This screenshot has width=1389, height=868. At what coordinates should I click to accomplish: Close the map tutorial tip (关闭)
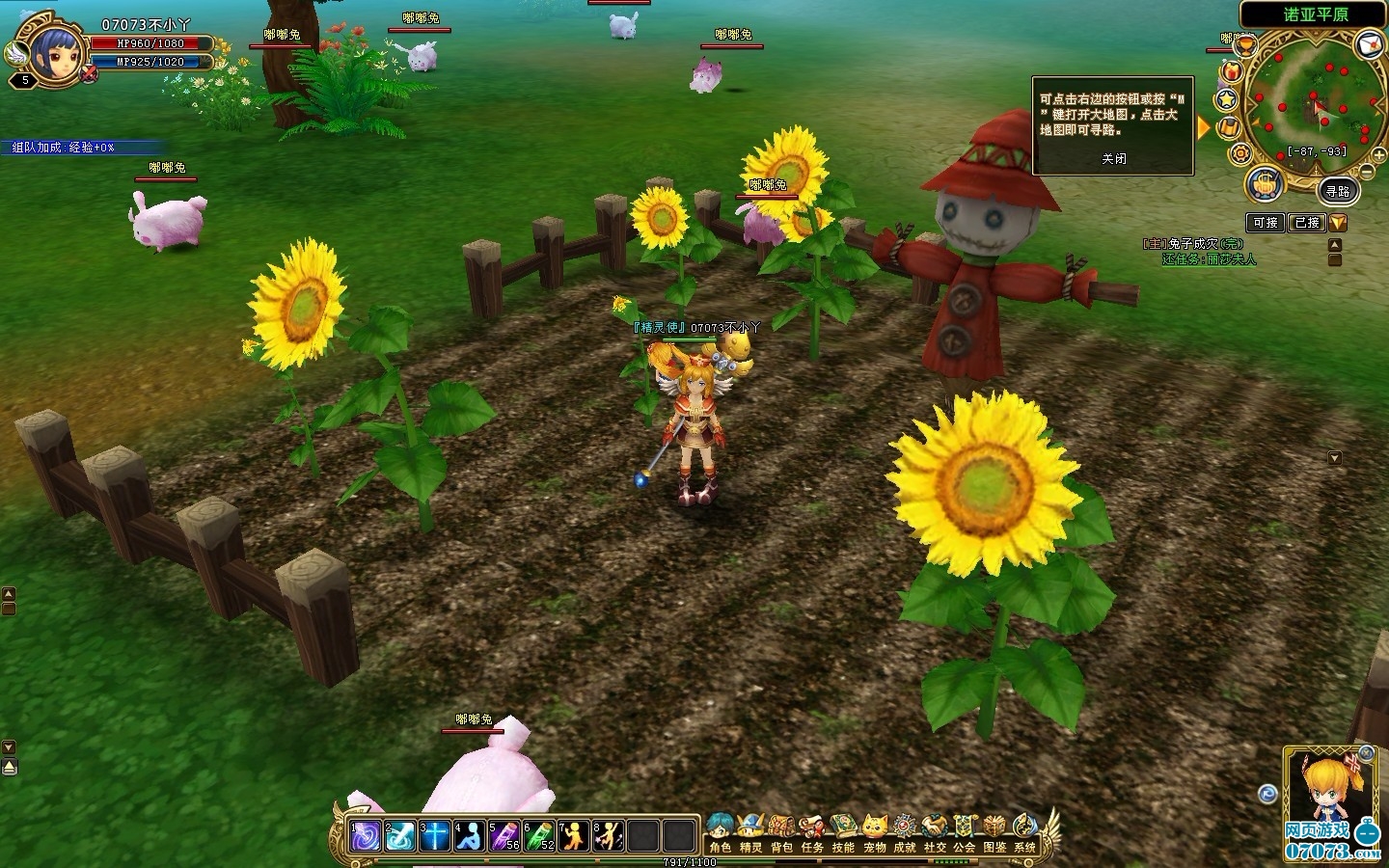(1114, 159)
